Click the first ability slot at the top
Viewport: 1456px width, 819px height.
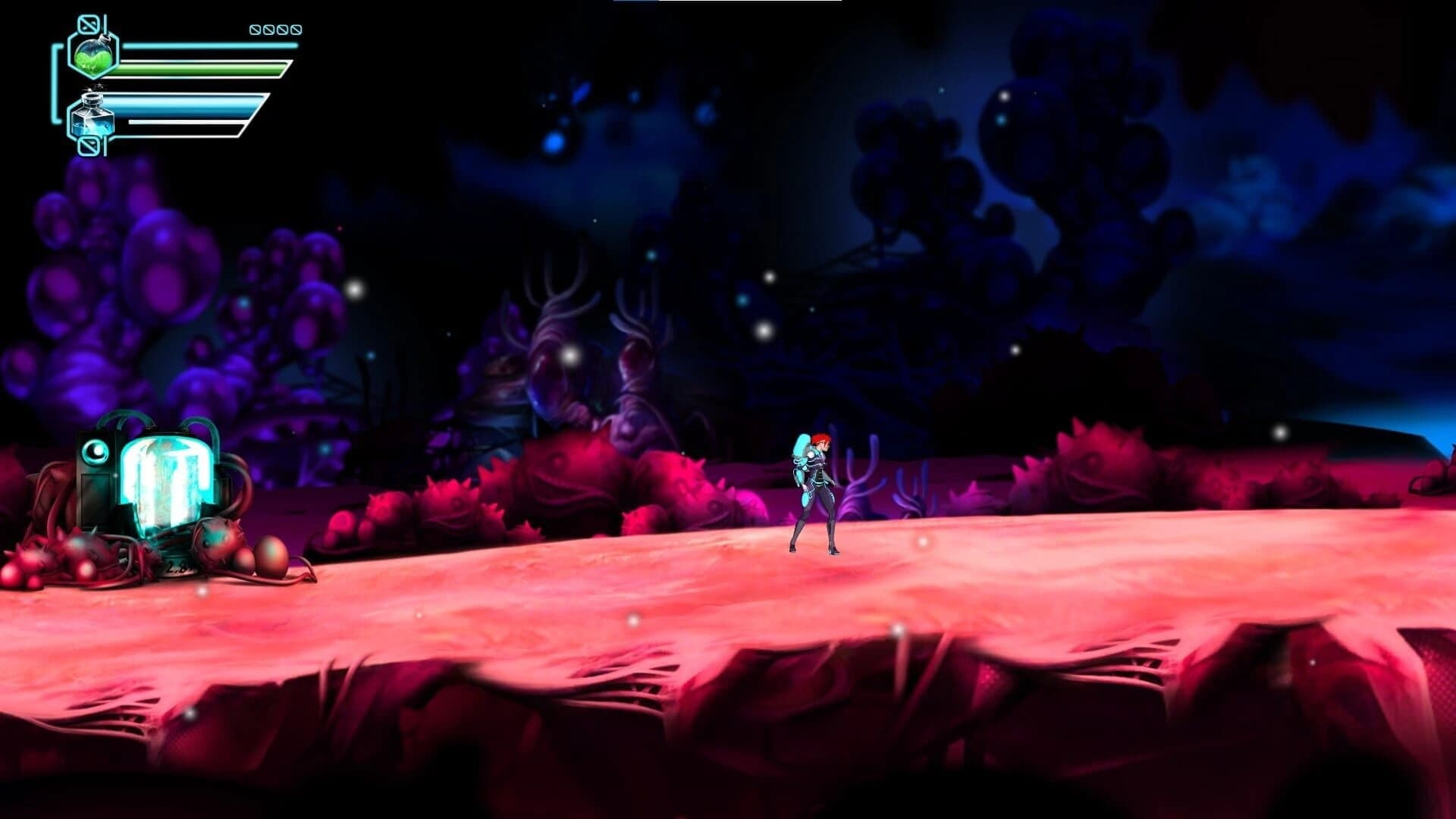[256, 29]
